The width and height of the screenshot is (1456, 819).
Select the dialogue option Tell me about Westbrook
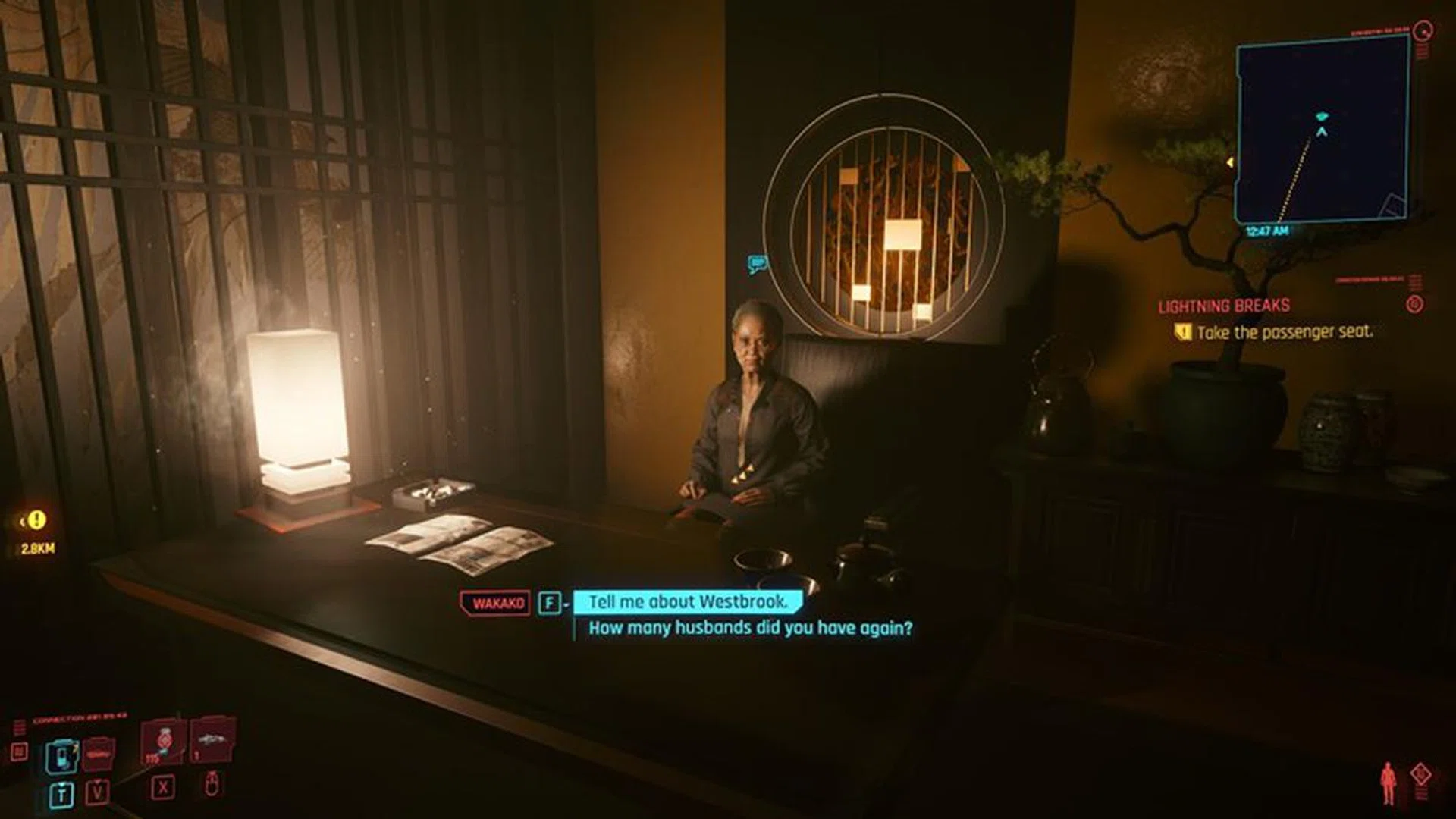coord(686,604)
